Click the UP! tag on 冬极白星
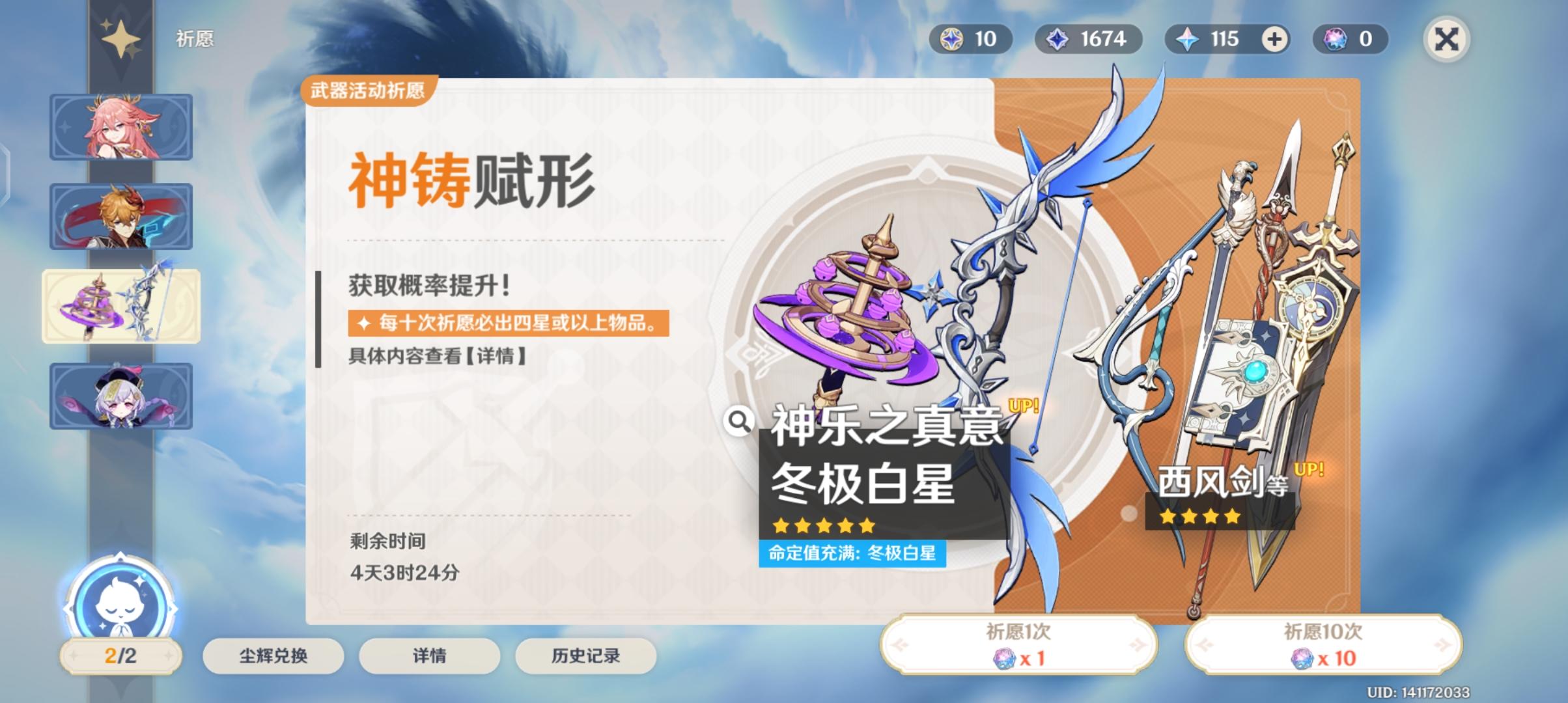Image resolution: width=1568 pixels, height=703 pixels. [1024, 404]
